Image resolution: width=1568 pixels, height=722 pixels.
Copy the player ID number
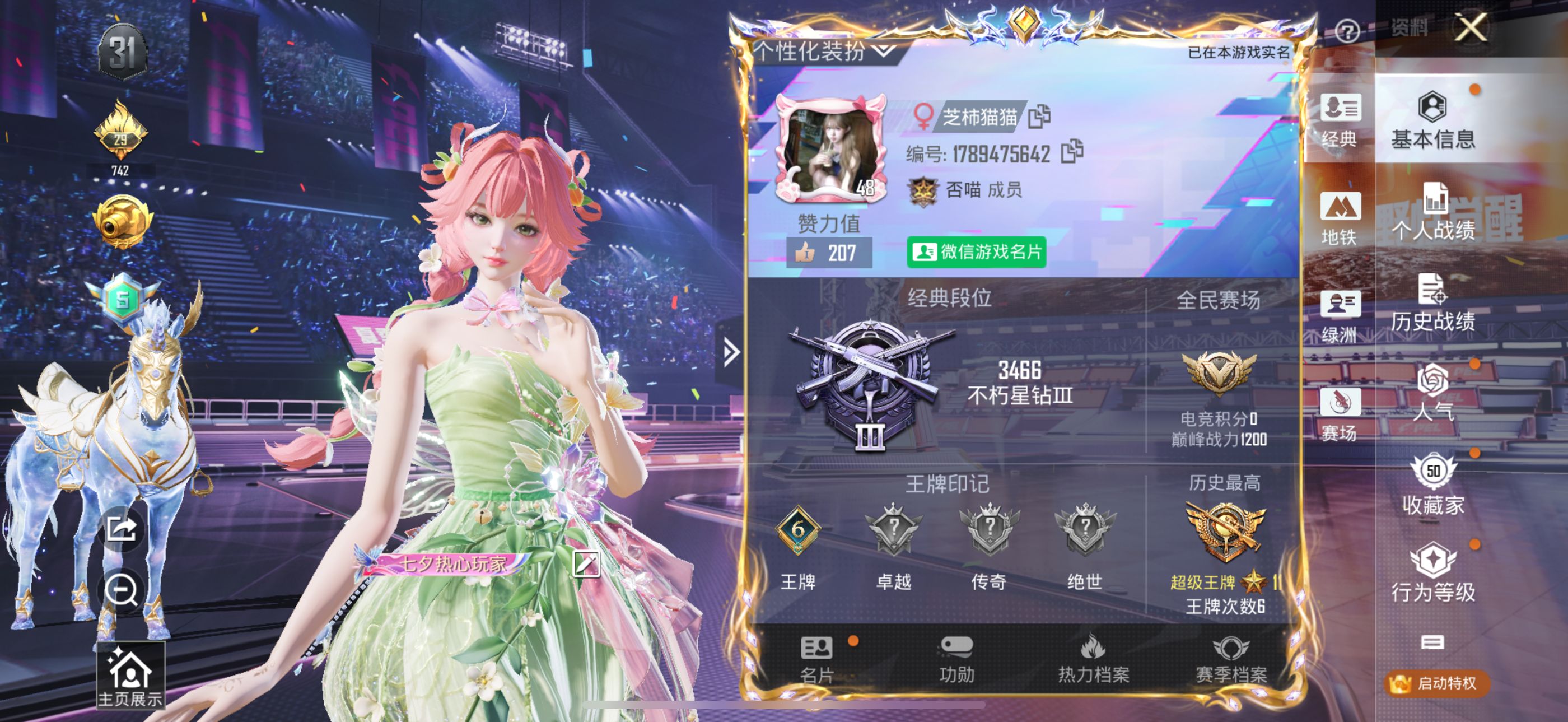pos(1071,152)
